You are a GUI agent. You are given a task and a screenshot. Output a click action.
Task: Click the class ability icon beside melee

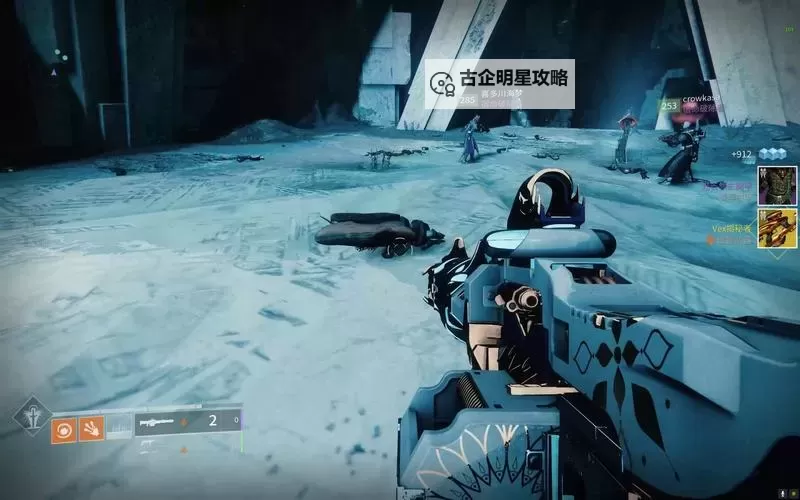click(119, 427)
